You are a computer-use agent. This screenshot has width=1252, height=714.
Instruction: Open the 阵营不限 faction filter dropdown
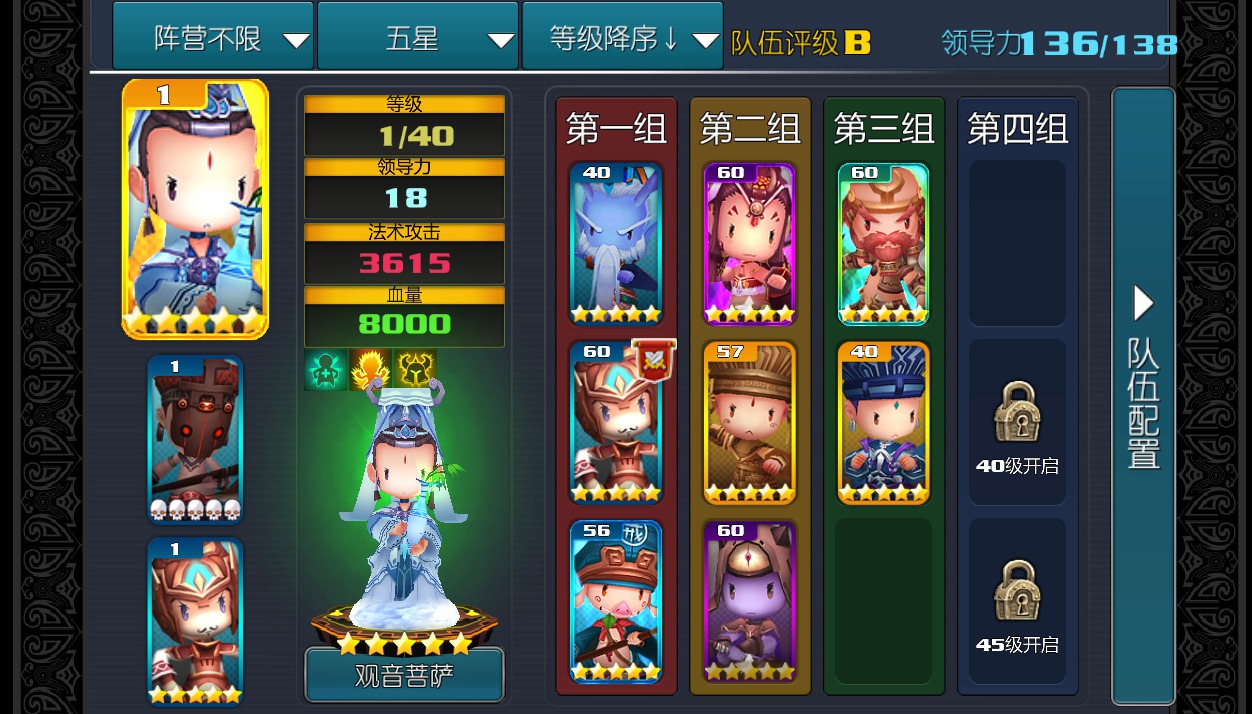click(214, 38)
